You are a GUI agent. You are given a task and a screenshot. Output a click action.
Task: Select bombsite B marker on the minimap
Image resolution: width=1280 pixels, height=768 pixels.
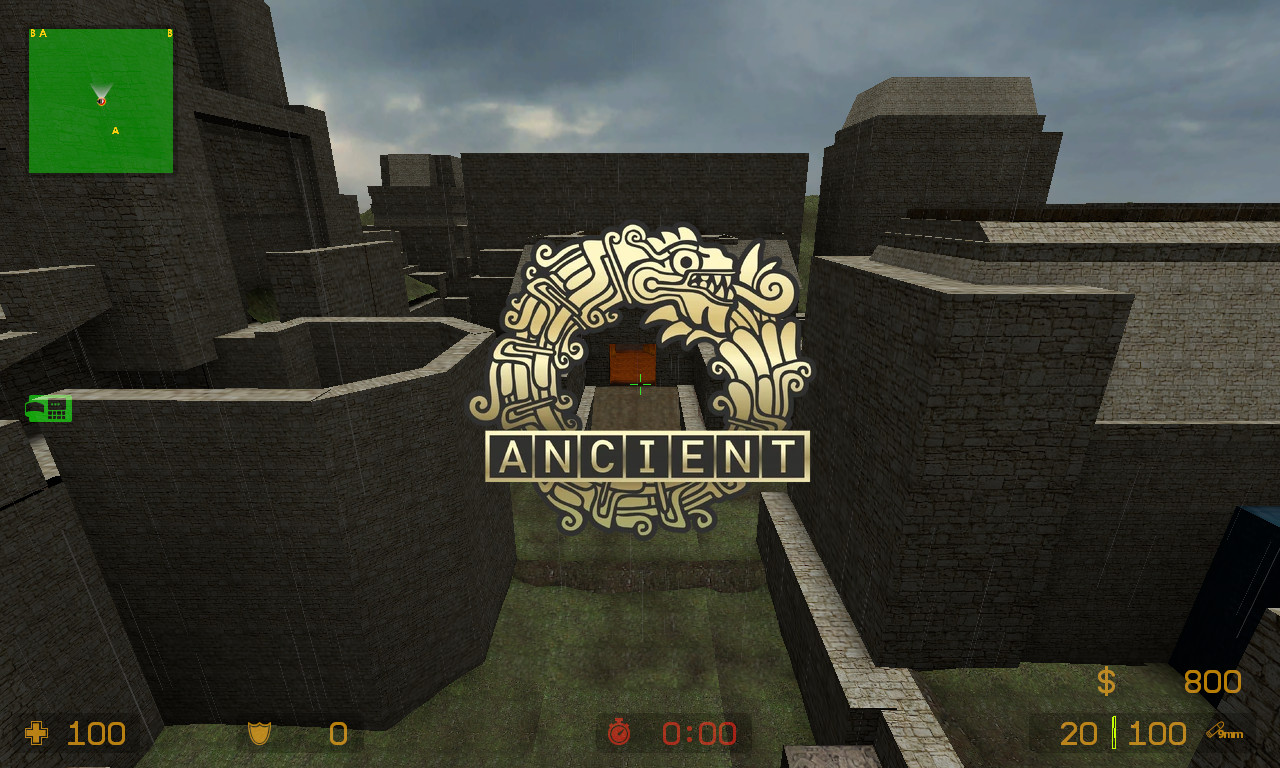click(169, 33)
